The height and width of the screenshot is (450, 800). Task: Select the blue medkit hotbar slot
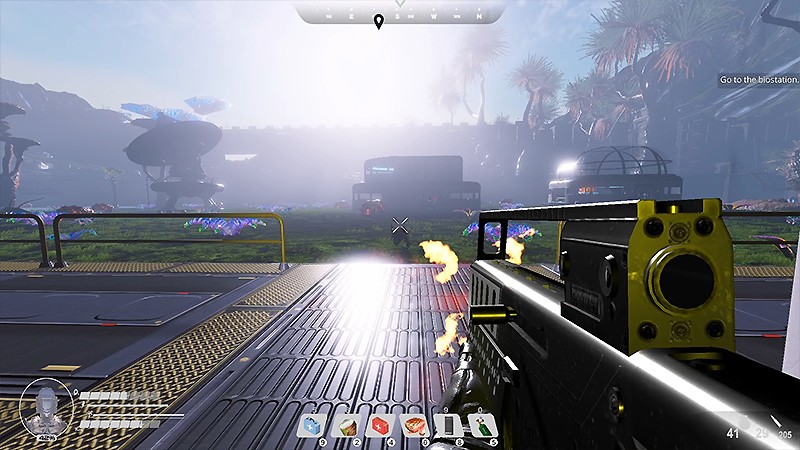click(313, 426)
